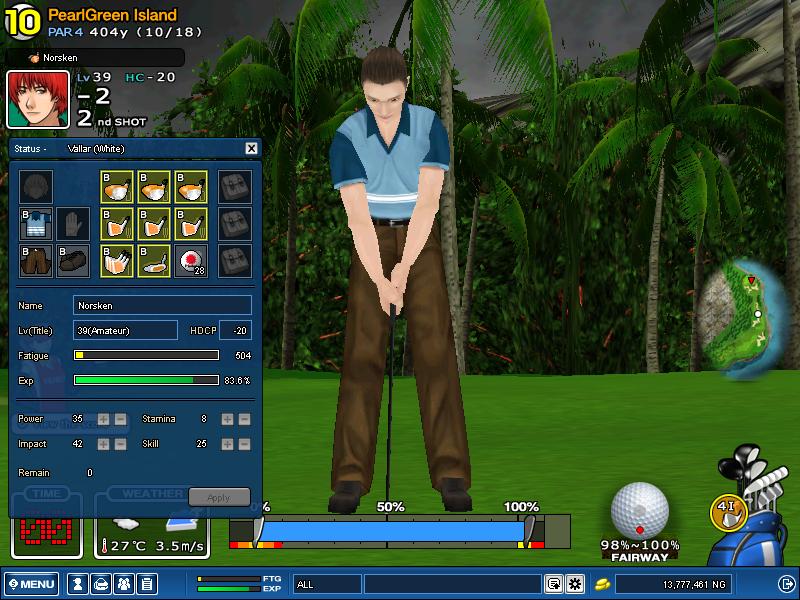Select the putter club slot
This screenshot has width=800, height=600.
[x=154, y=260]
